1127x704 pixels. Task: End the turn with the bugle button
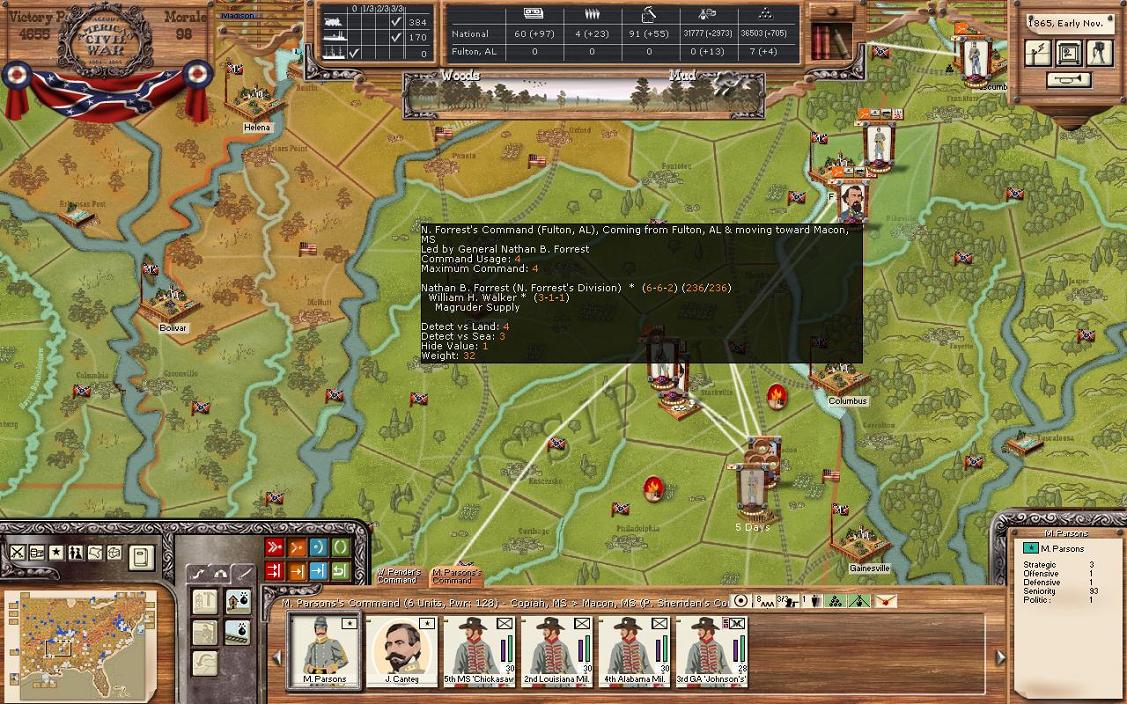[x=1068, y=80]
